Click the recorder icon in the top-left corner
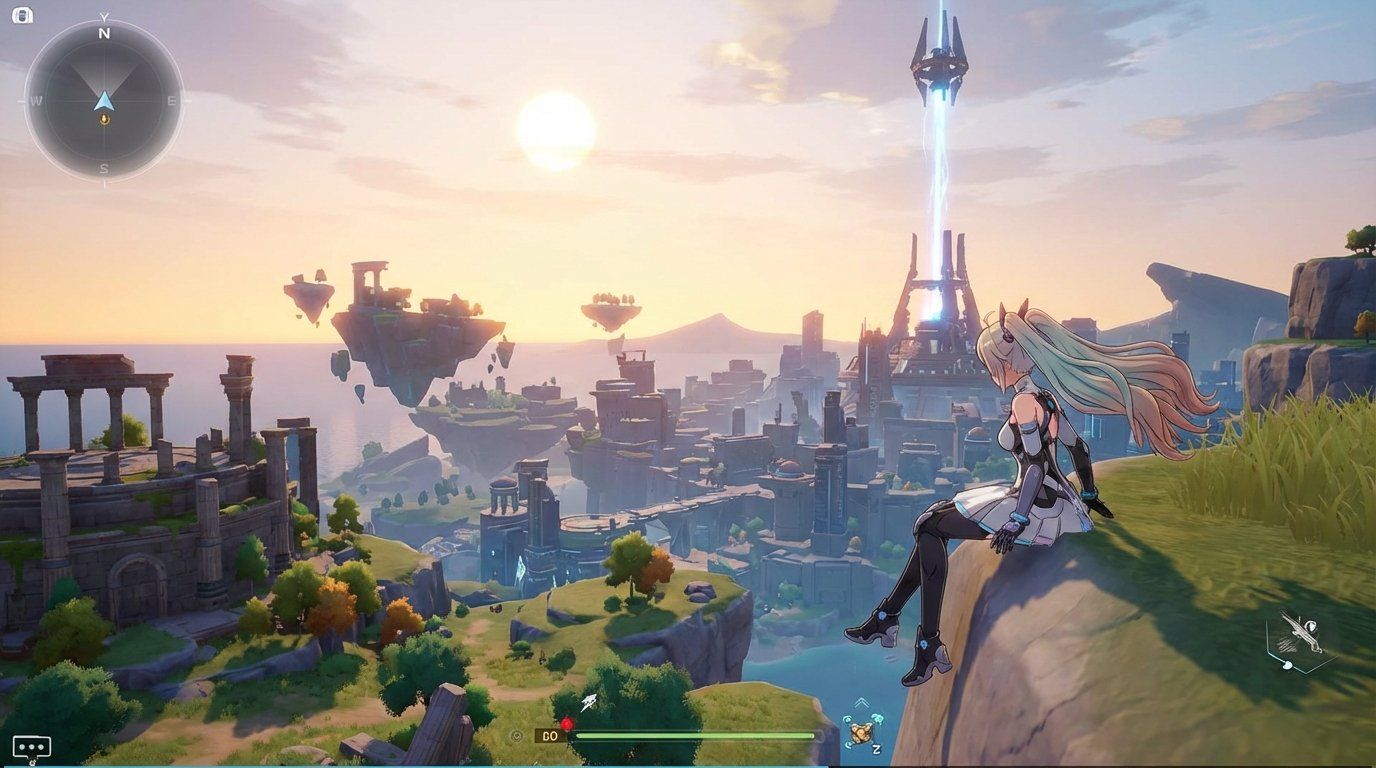This screenshot has height=768, width=1376. [25, 16]
